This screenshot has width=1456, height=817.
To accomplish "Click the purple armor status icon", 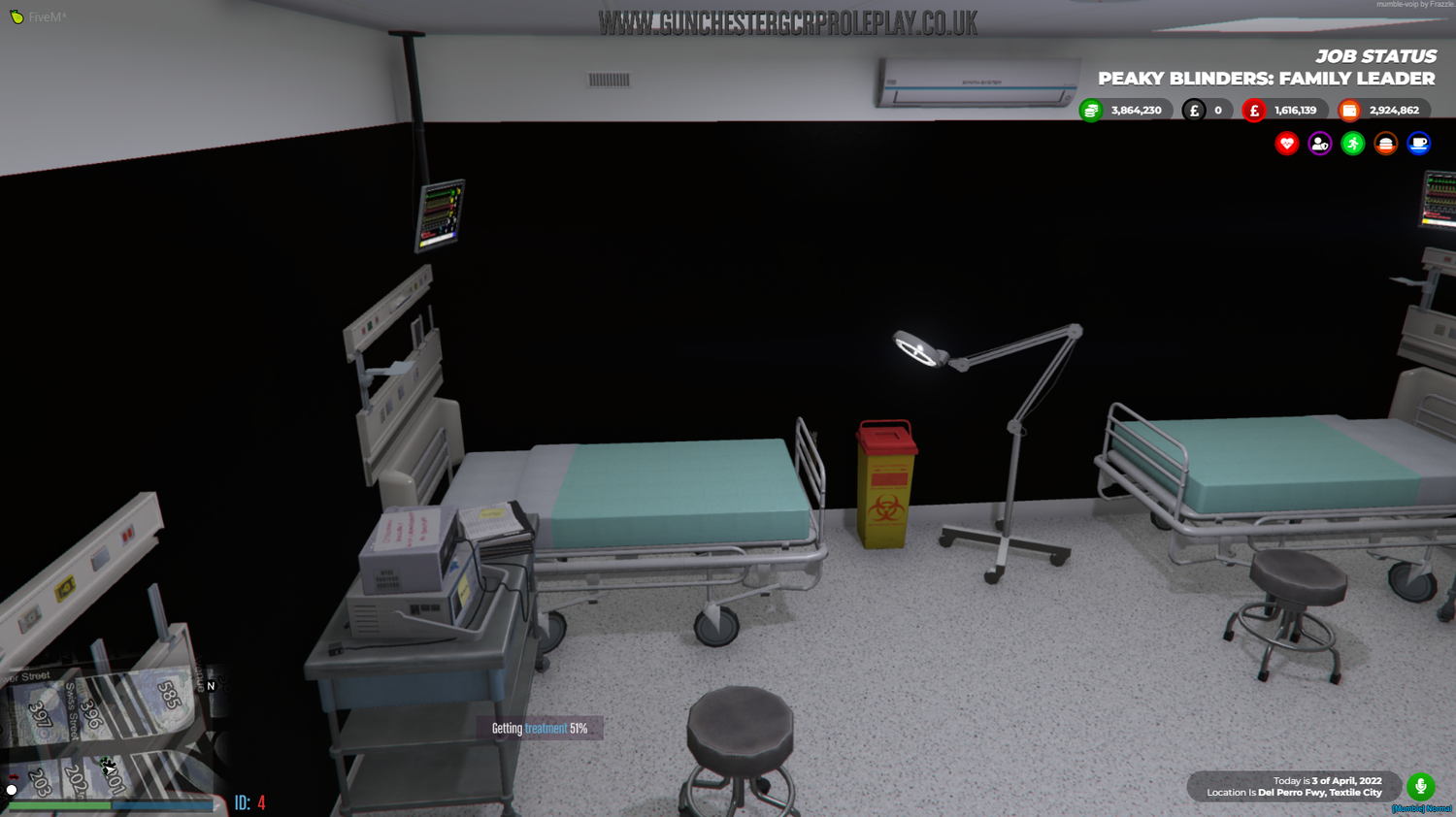I will pyautogui.click(x=1319, y=144).
